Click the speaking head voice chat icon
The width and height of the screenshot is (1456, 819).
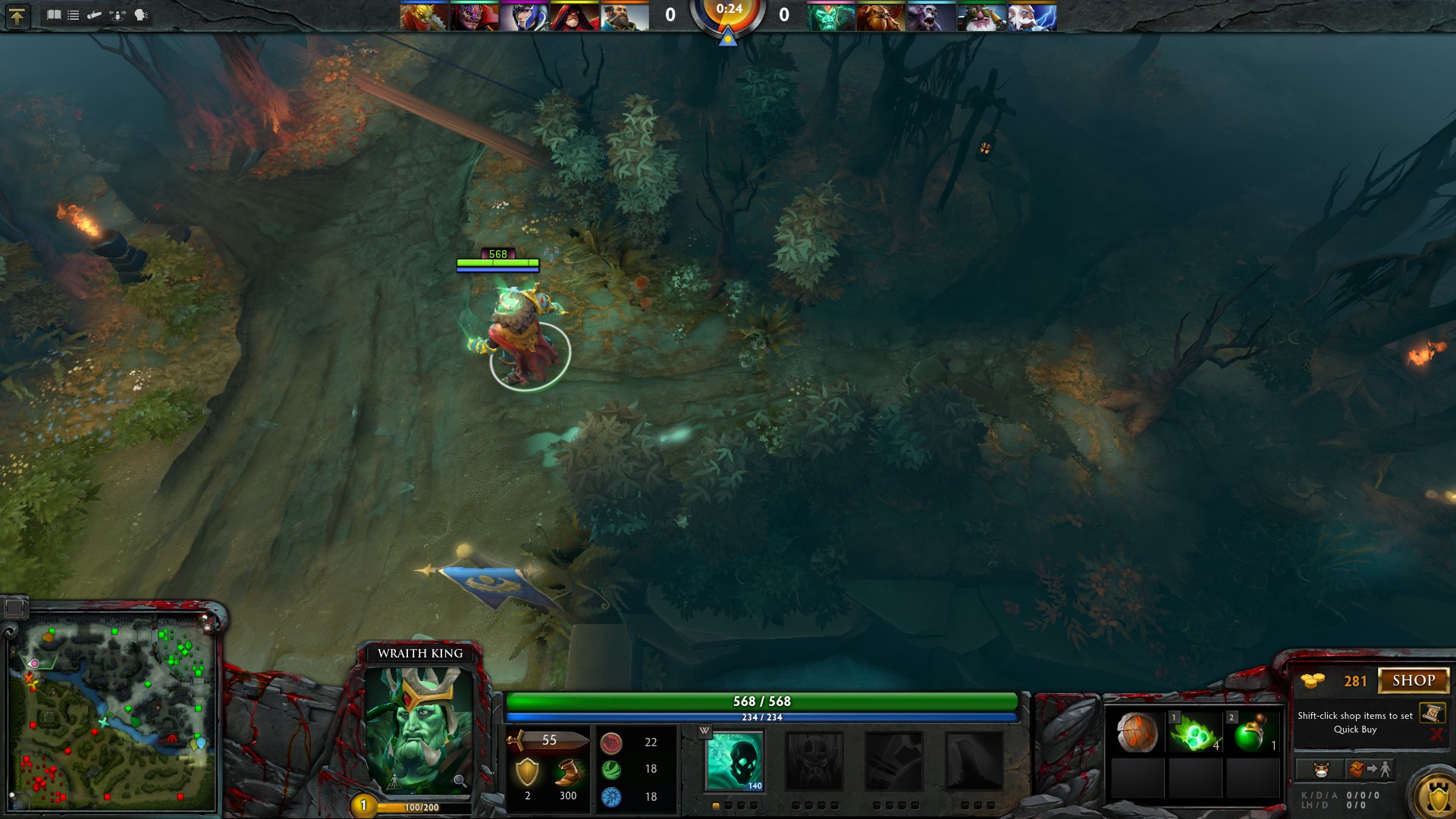(x=141, y=15)
